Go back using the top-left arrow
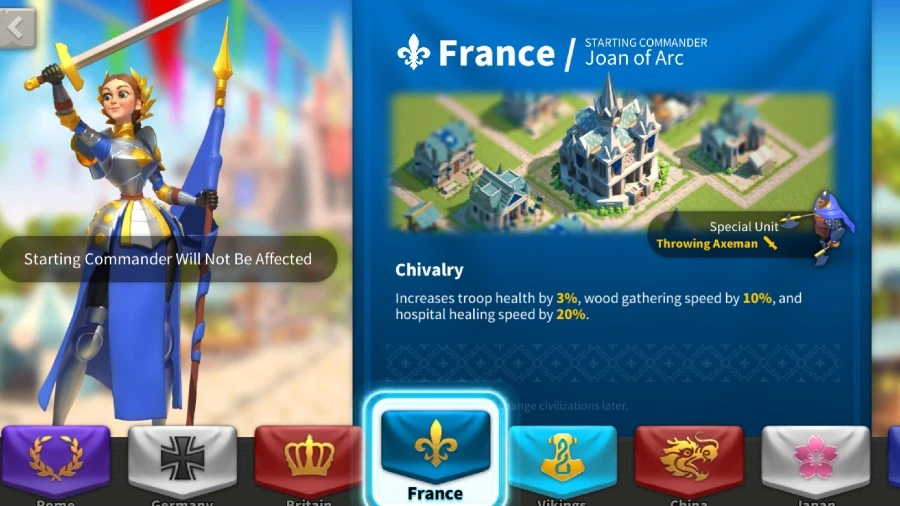 (16, 28)
